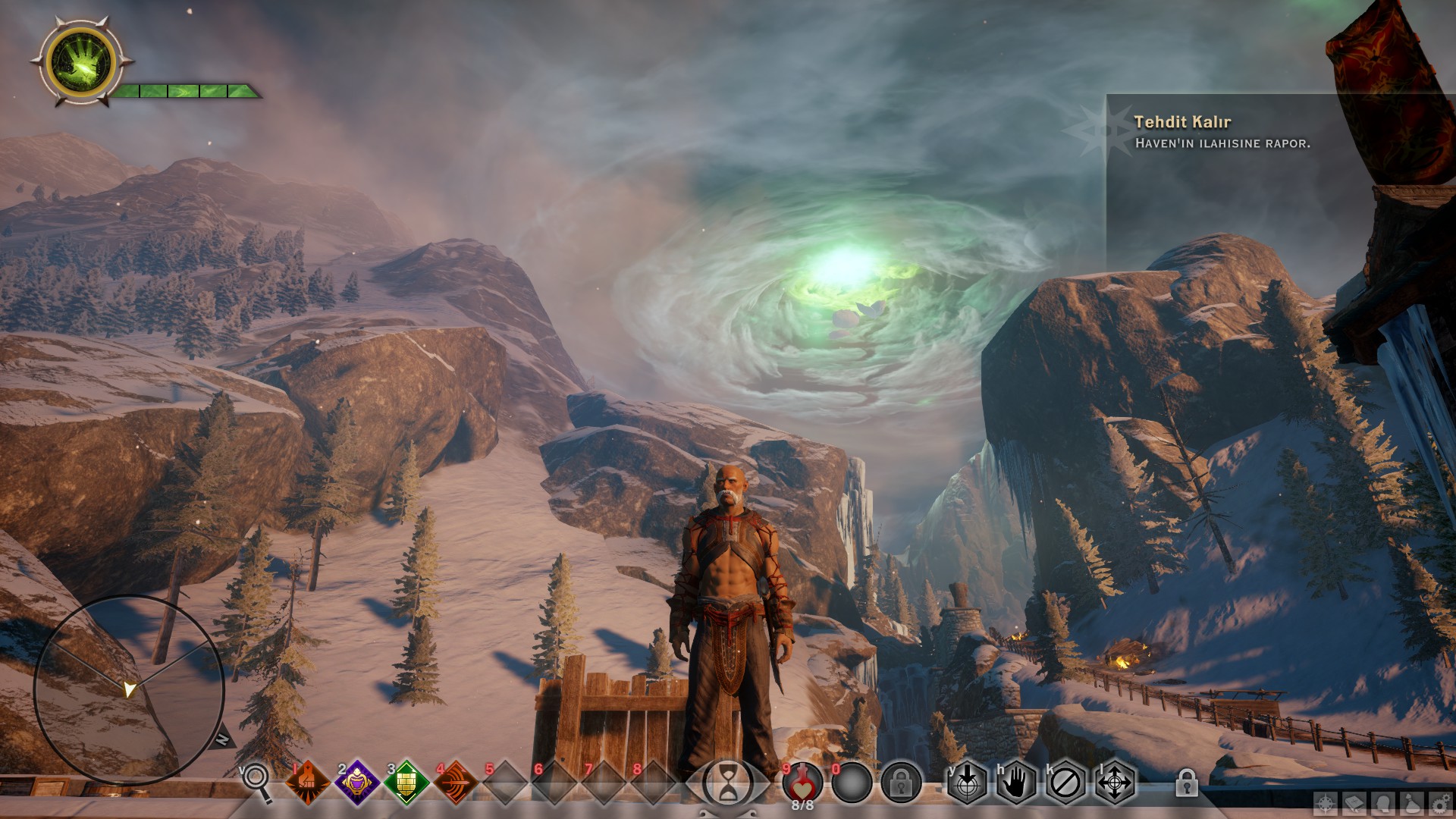The width and height of the screenshot is (1456, 819).
Task: Open the map via compass icon
Action: tap(1326, 804)
